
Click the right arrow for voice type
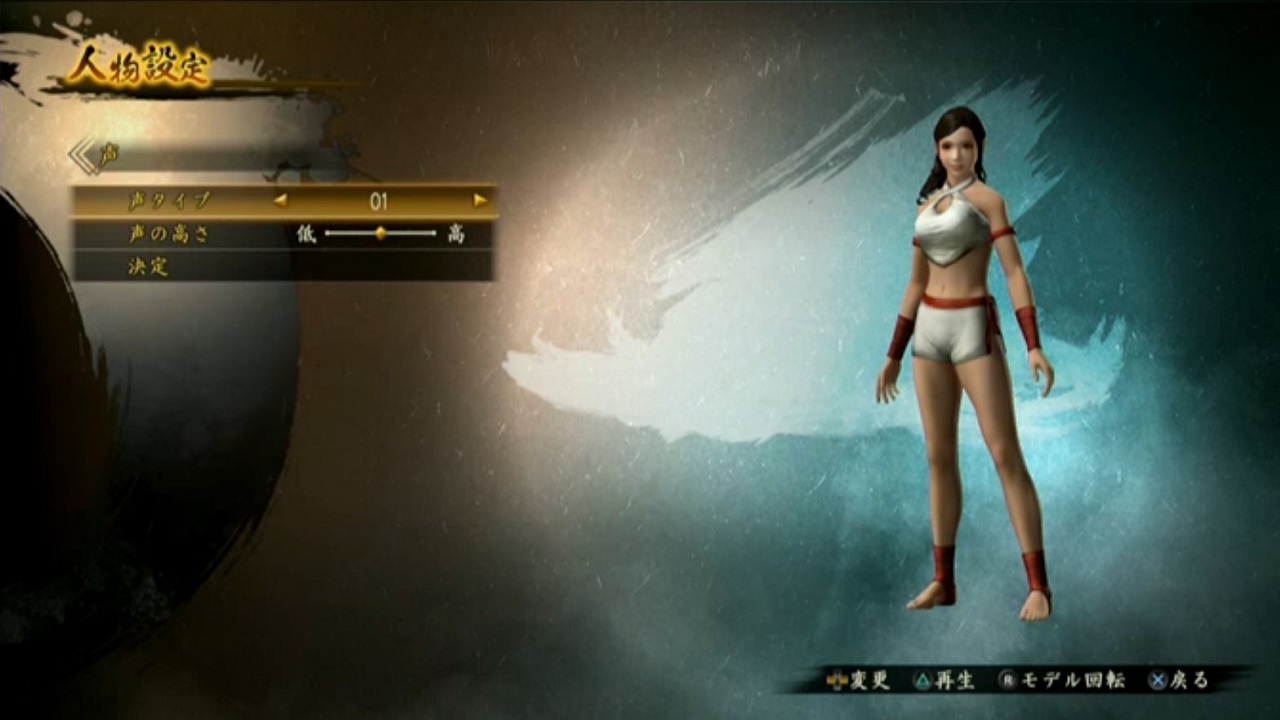coord(480,200)
